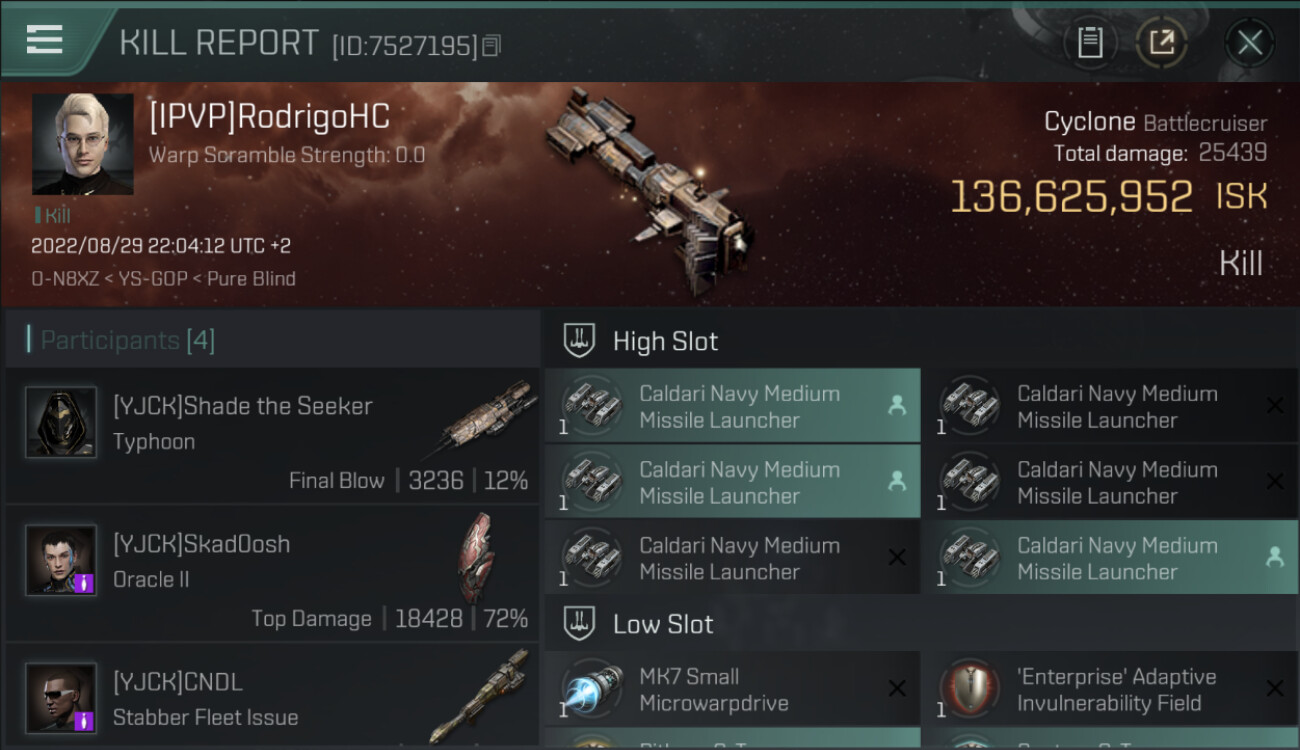Select participant Shade the Seeker

(272, 436)
